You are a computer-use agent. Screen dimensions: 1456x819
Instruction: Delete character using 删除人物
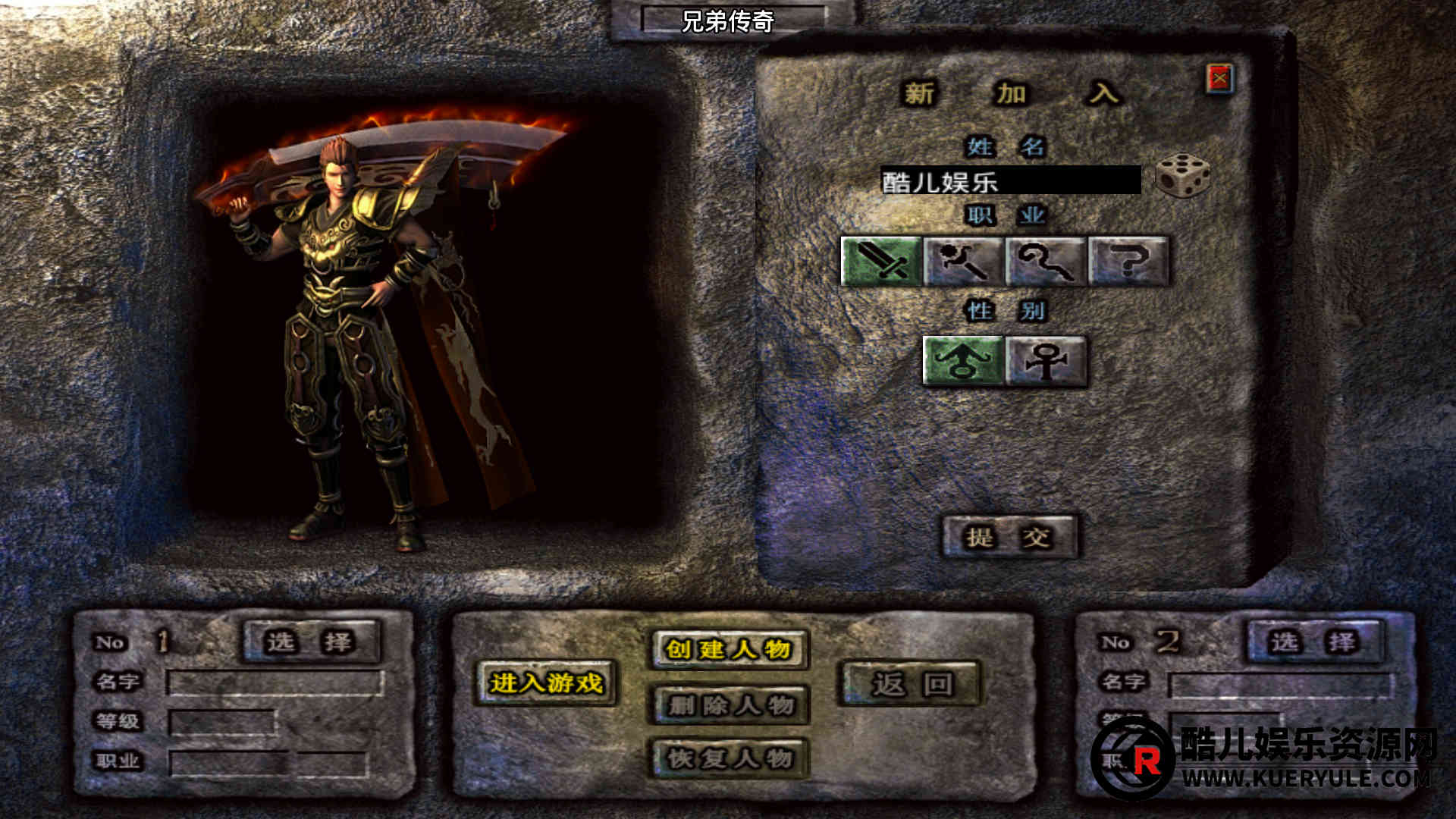tap(730, 705)
